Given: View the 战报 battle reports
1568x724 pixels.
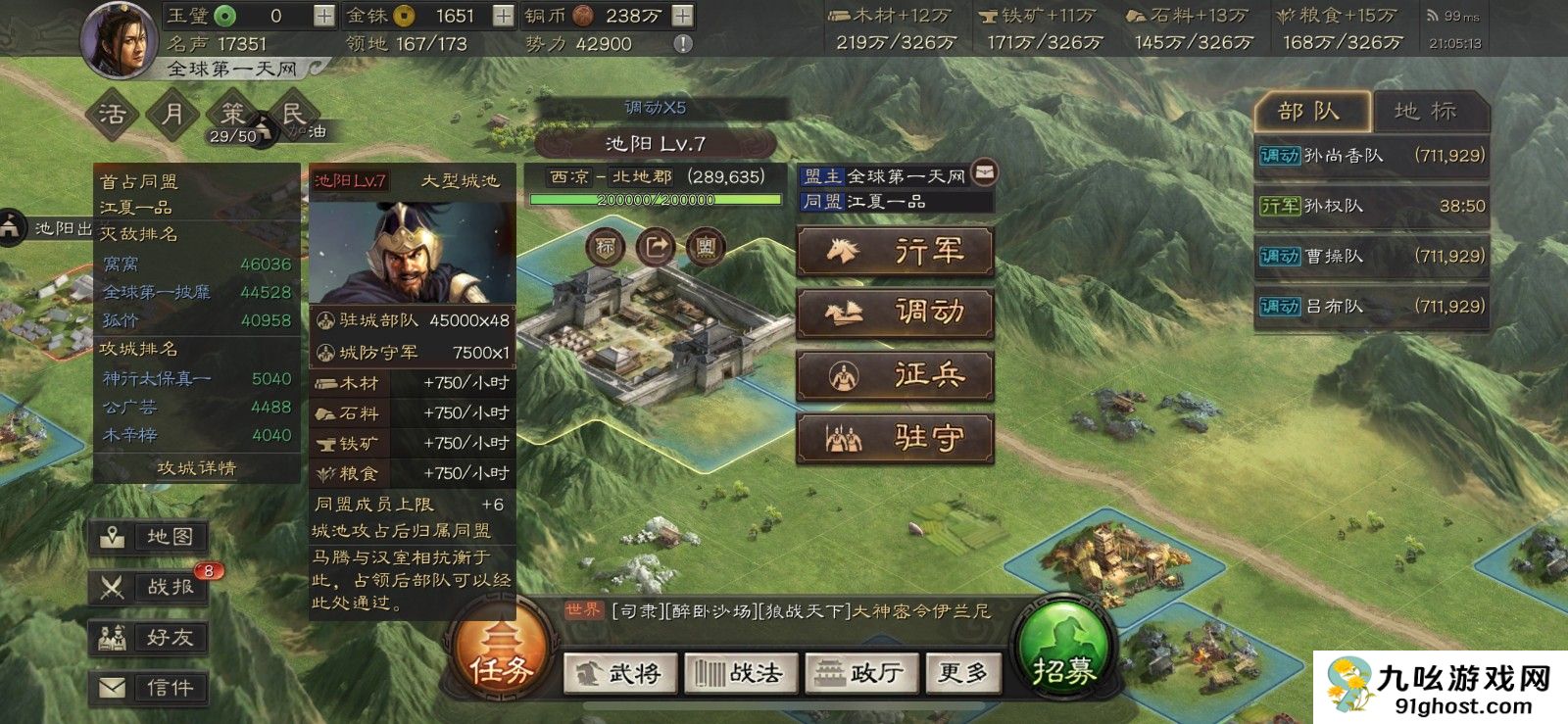Looking at the screenshot, I should pyautogui.click(x=149, y=587).
